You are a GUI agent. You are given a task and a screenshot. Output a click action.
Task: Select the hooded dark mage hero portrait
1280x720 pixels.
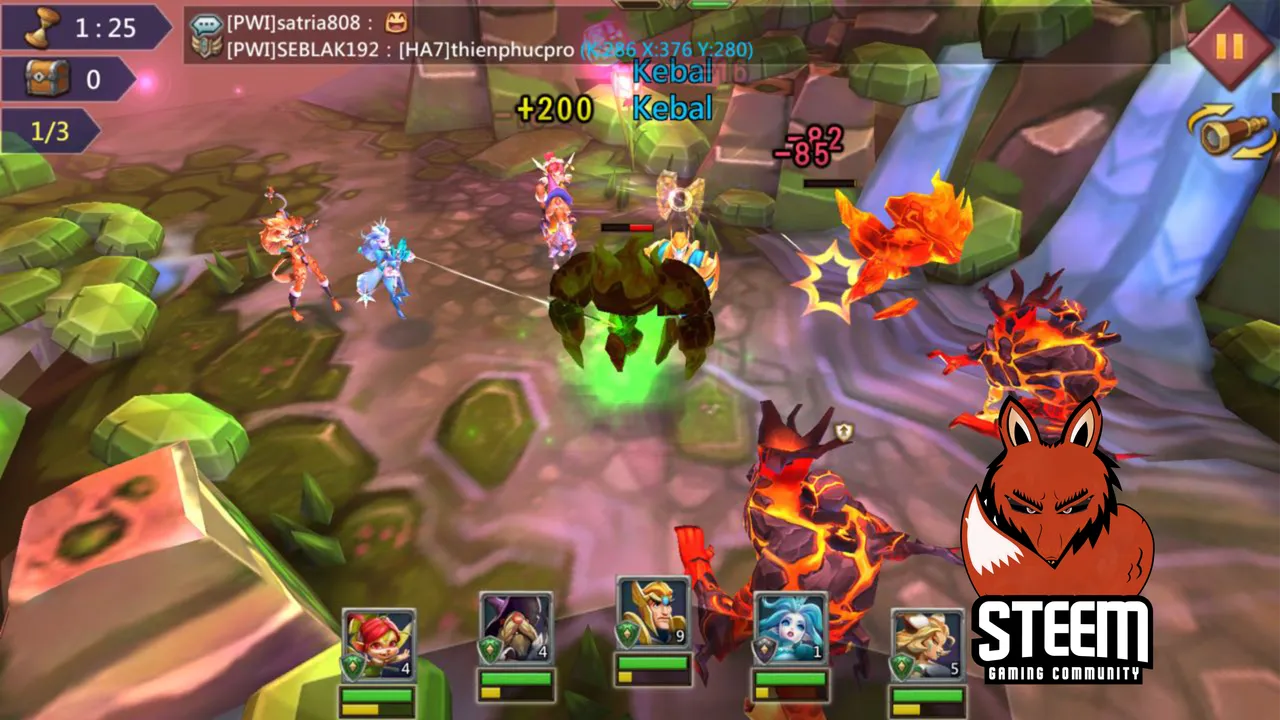point(516,628)
